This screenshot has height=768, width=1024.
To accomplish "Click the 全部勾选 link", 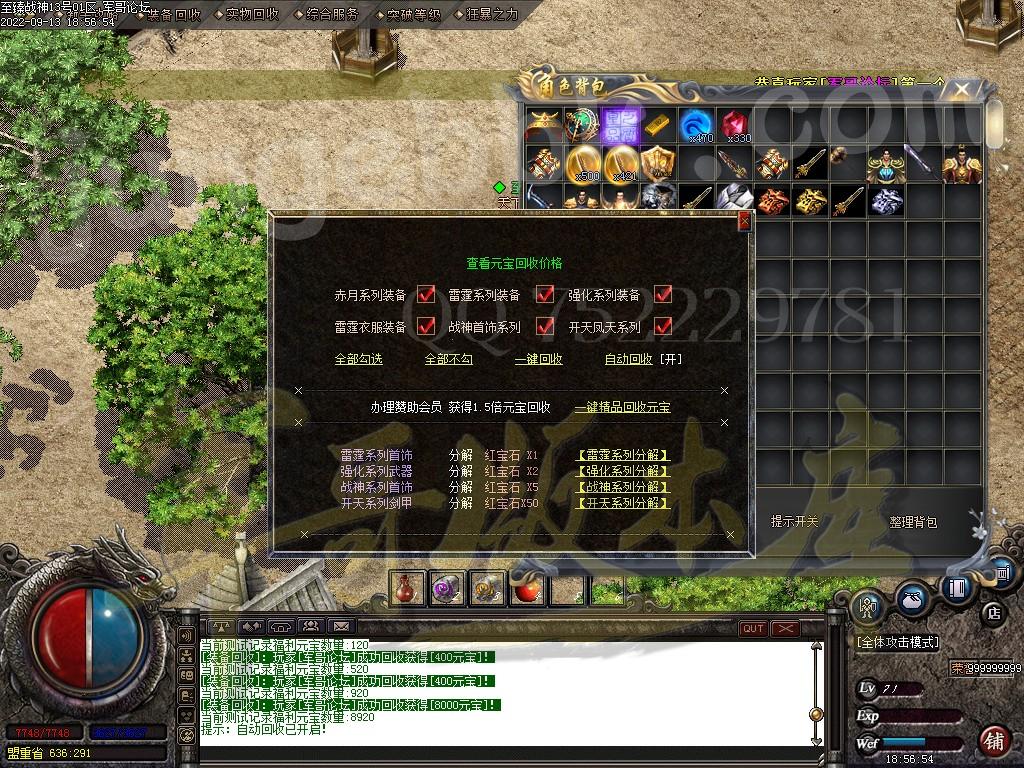I will click(358, 359).
